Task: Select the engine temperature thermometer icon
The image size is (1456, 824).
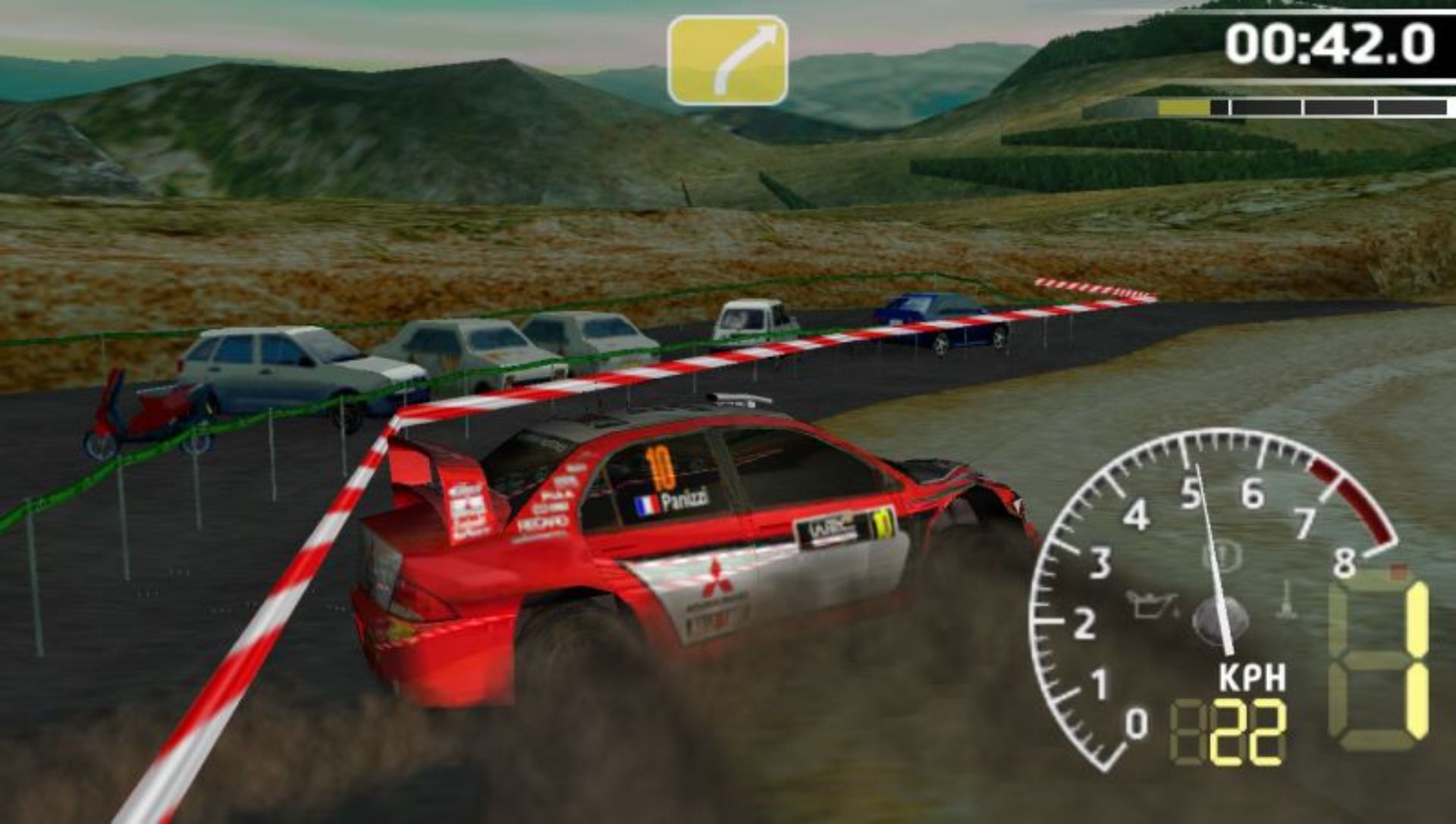Action: 1285,600
